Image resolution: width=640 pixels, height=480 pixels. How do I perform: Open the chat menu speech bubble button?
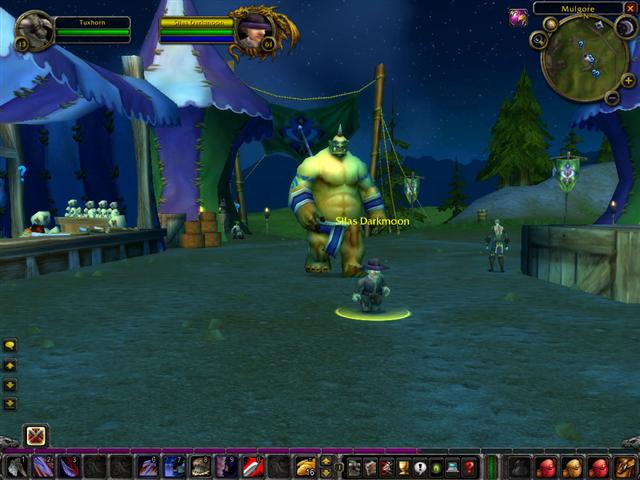click(x=10, y=345)
